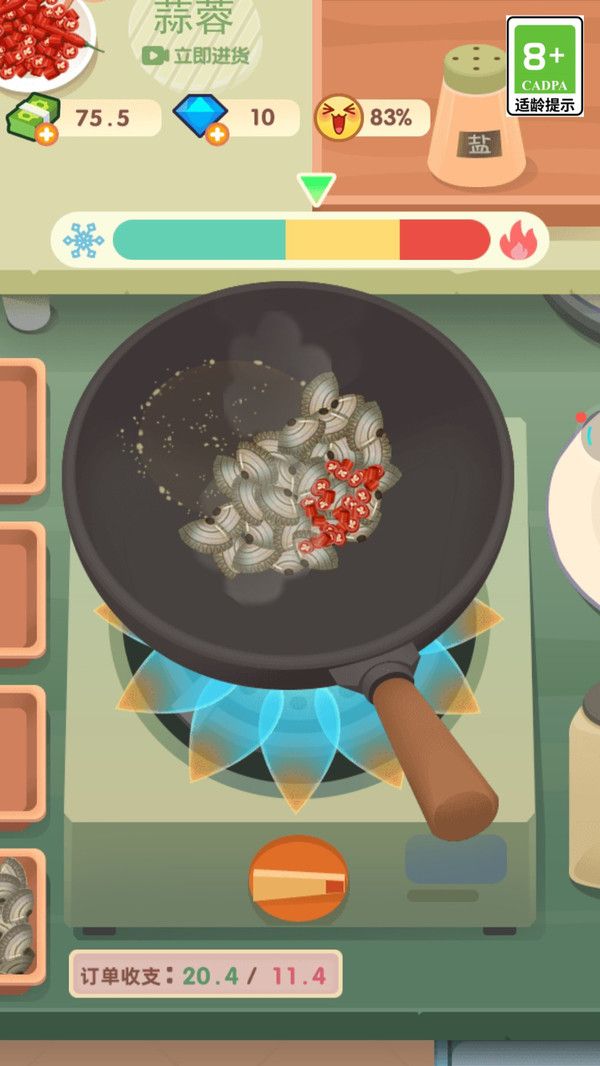600x1066 pixels.
Task: Tap the laughing face satisfaction icon
Action: 338,117
